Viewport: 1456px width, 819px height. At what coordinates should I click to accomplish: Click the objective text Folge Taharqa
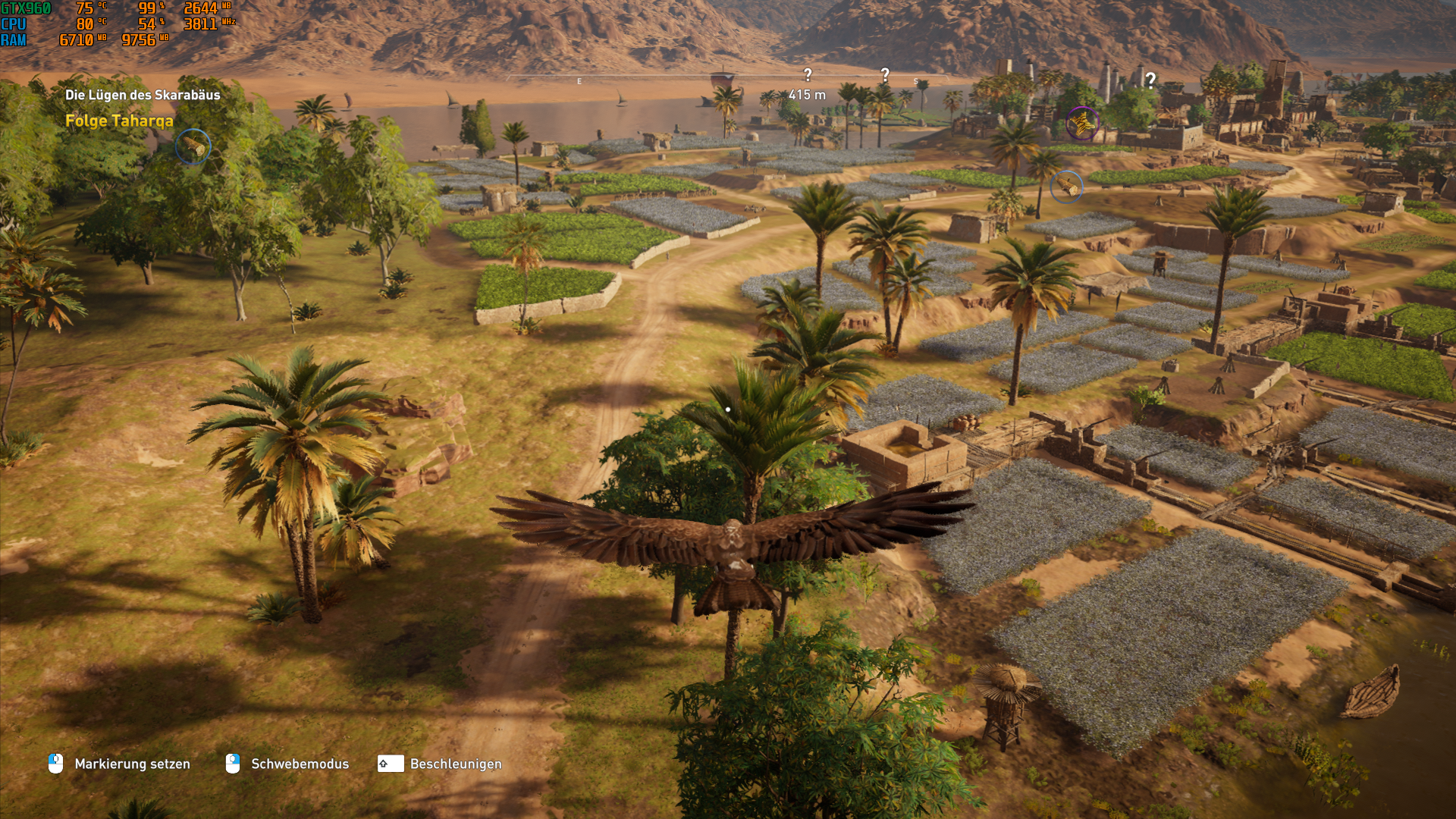[x=118, y=120]
